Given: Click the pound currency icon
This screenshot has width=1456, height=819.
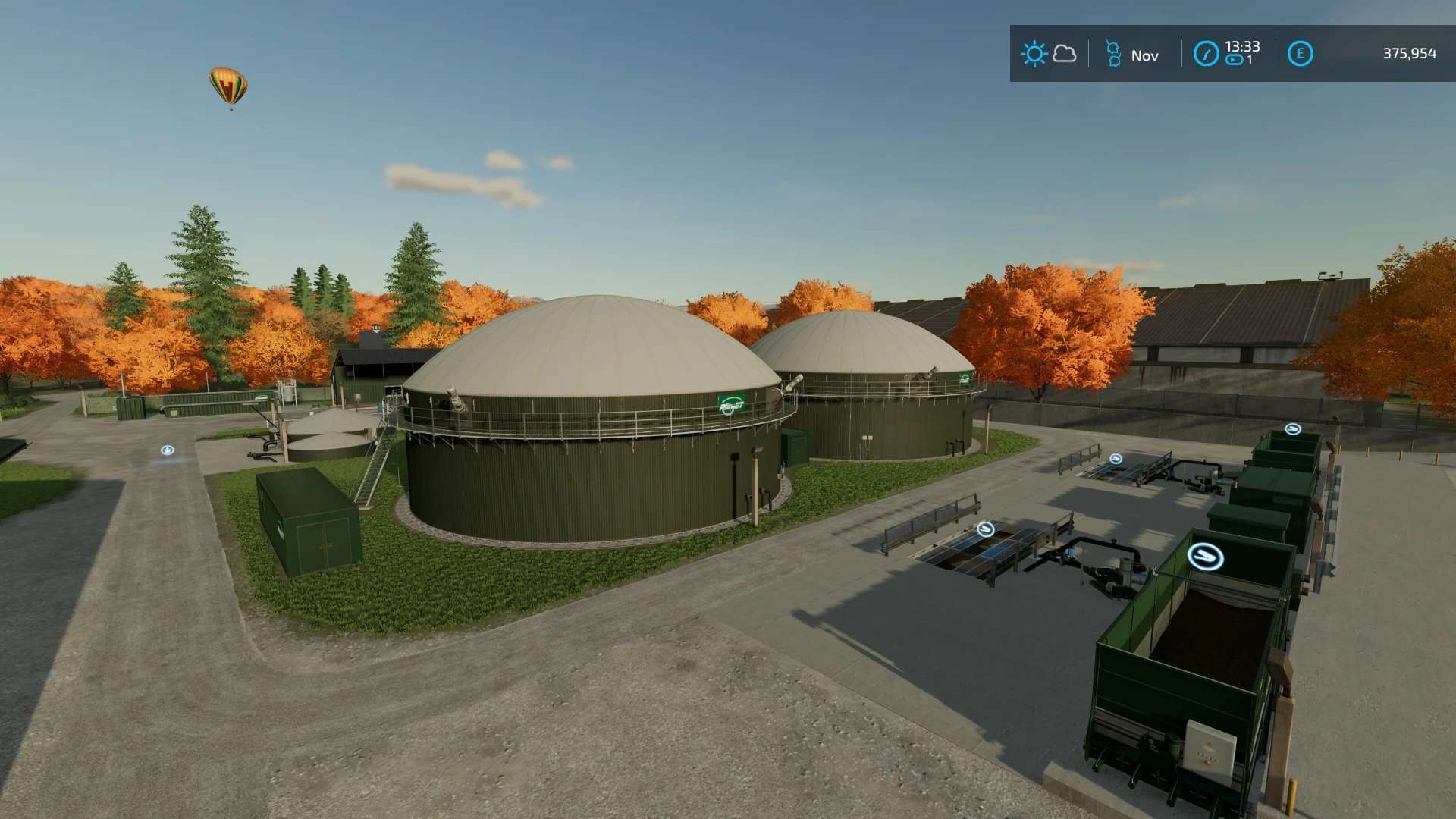Looking at the screenshot, I should pyautogui.click(x=1300, y=54).
